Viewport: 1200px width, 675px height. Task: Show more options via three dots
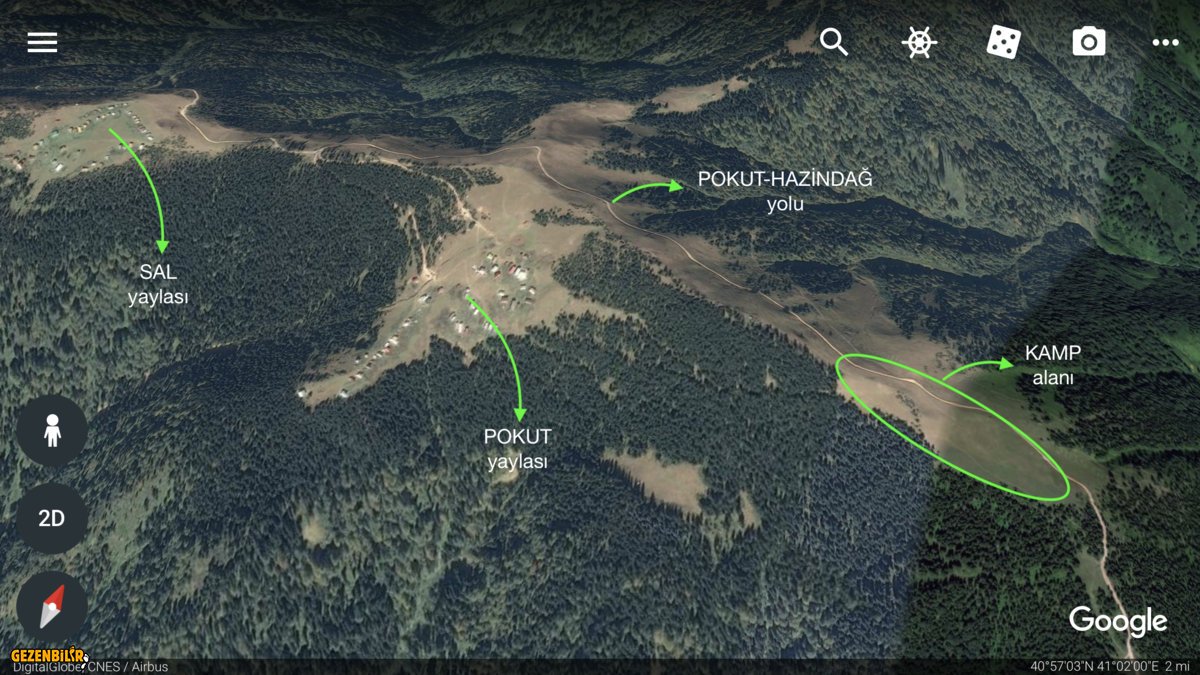coord(1165,42)
